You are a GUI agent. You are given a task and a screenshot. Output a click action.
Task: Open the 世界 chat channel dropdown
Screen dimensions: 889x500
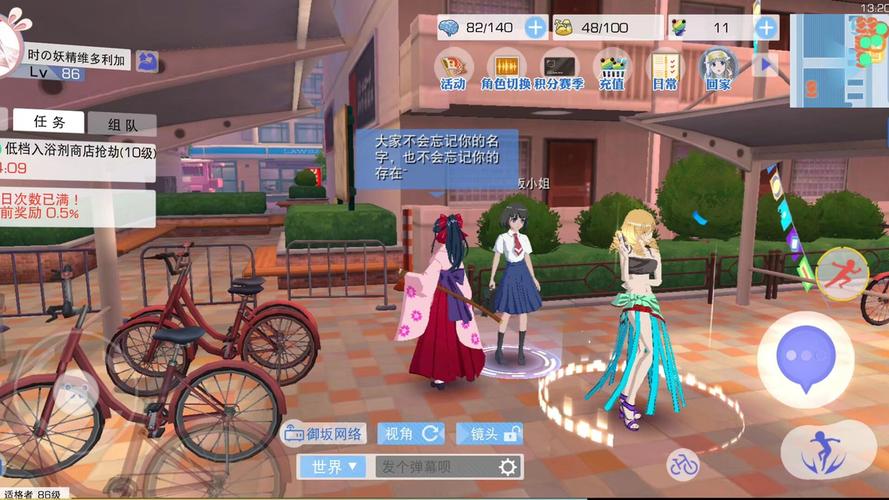point(332,466)
